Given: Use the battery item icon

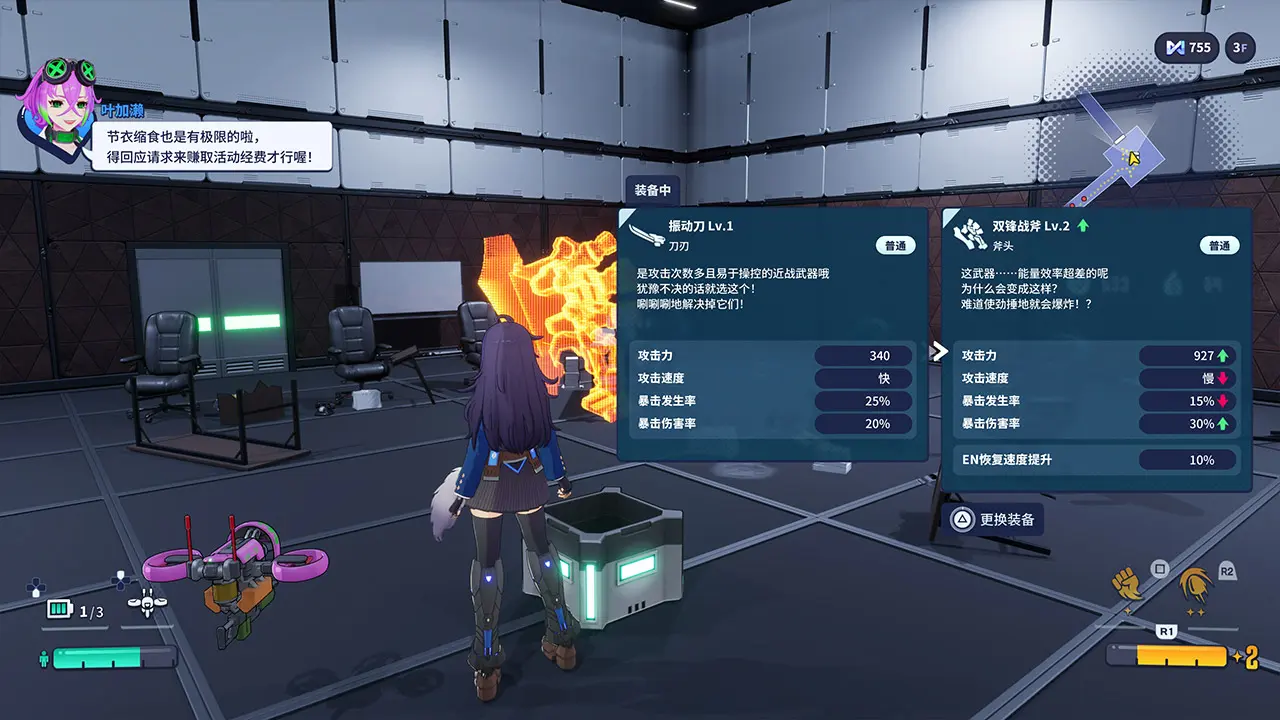Looking at the screenshot, I should (x=60, y=610).
